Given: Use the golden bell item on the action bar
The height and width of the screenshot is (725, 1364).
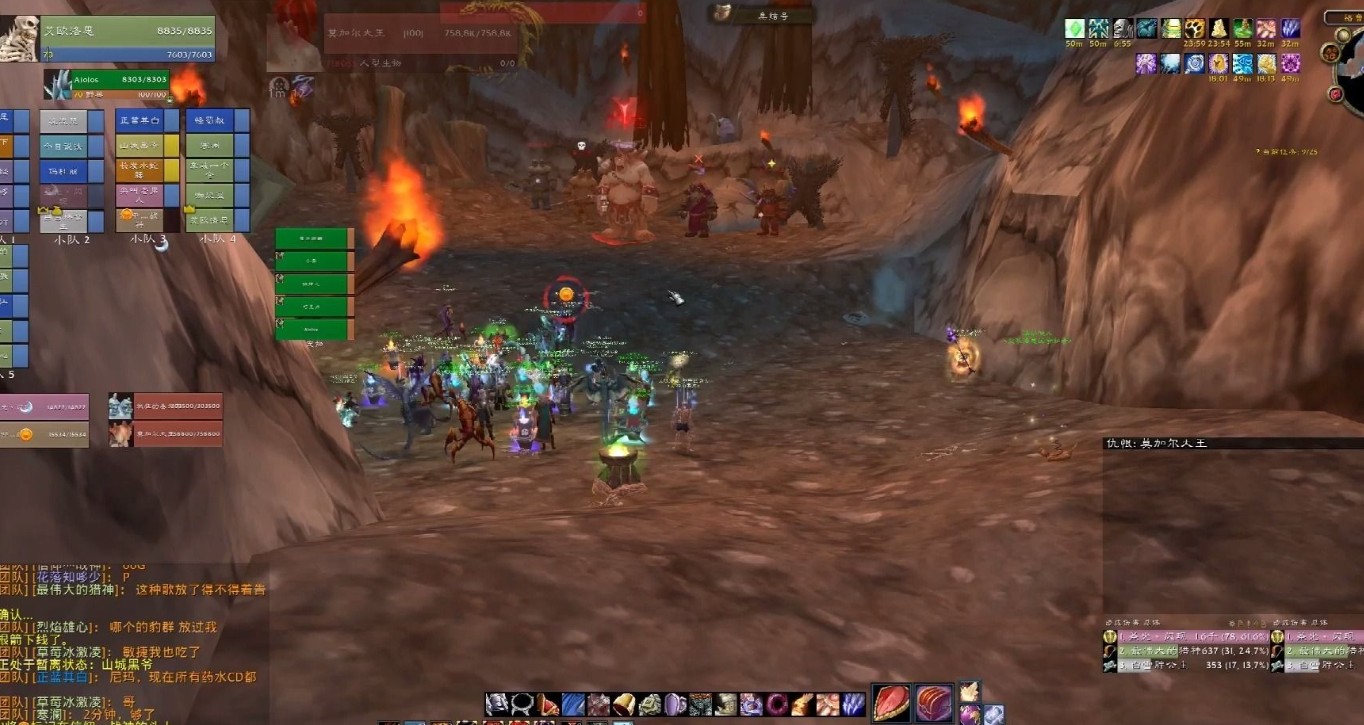Looking at the screenshot, I should (x=623, y=704).
